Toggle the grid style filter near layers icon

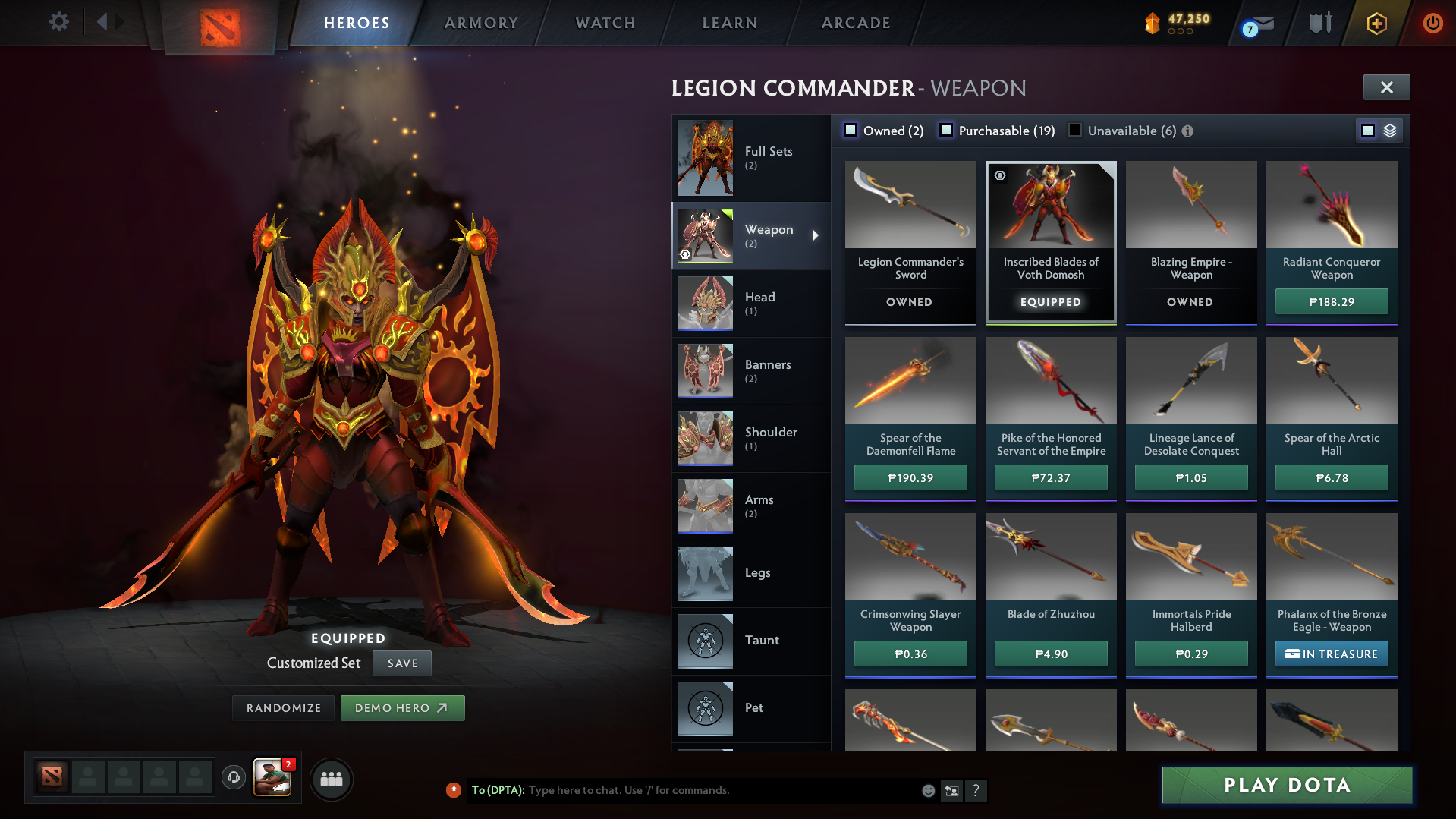coord(1368,130)
